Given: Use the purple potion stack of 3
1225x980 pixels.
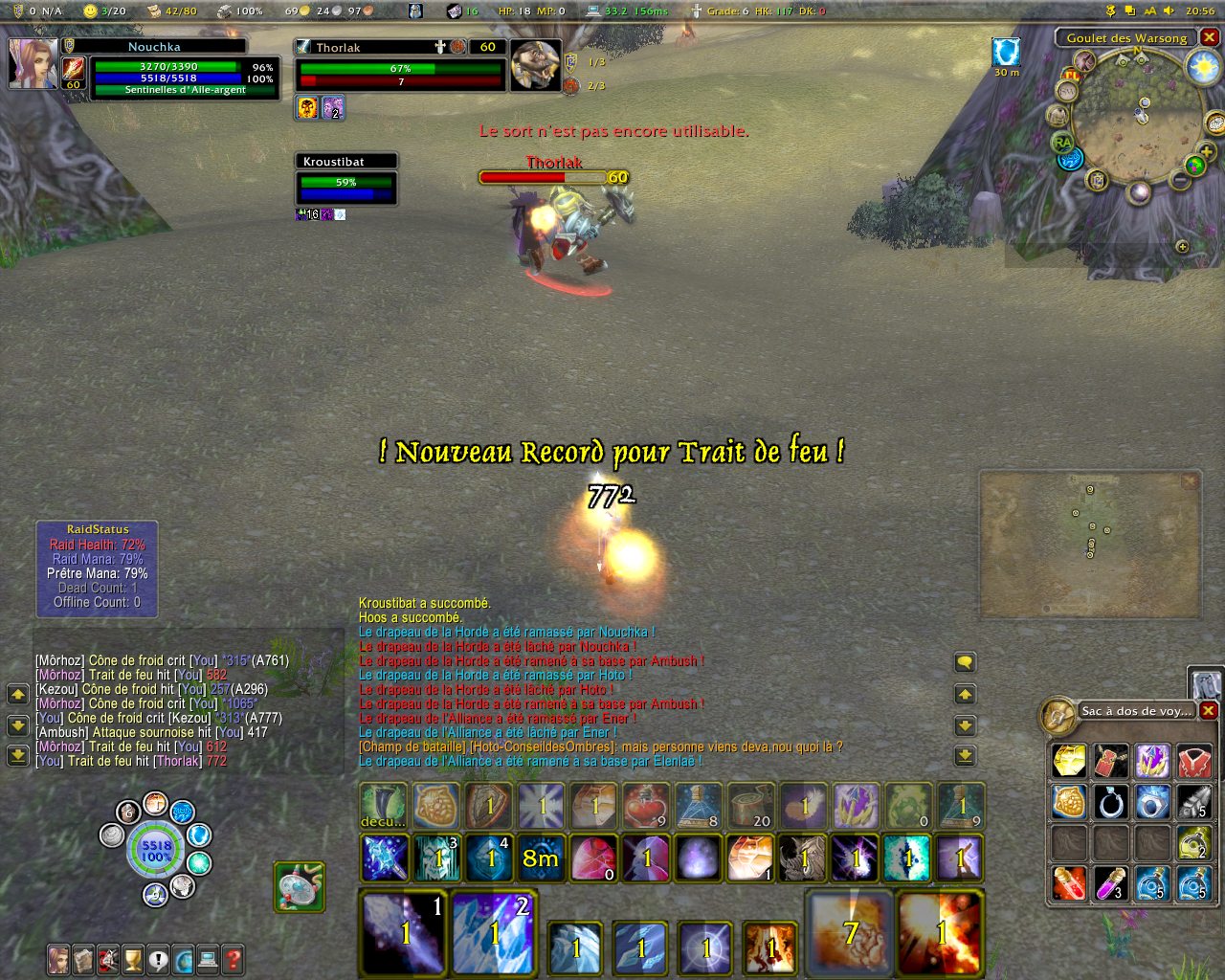Looking at the screenshot, I should pos(1111,883).
